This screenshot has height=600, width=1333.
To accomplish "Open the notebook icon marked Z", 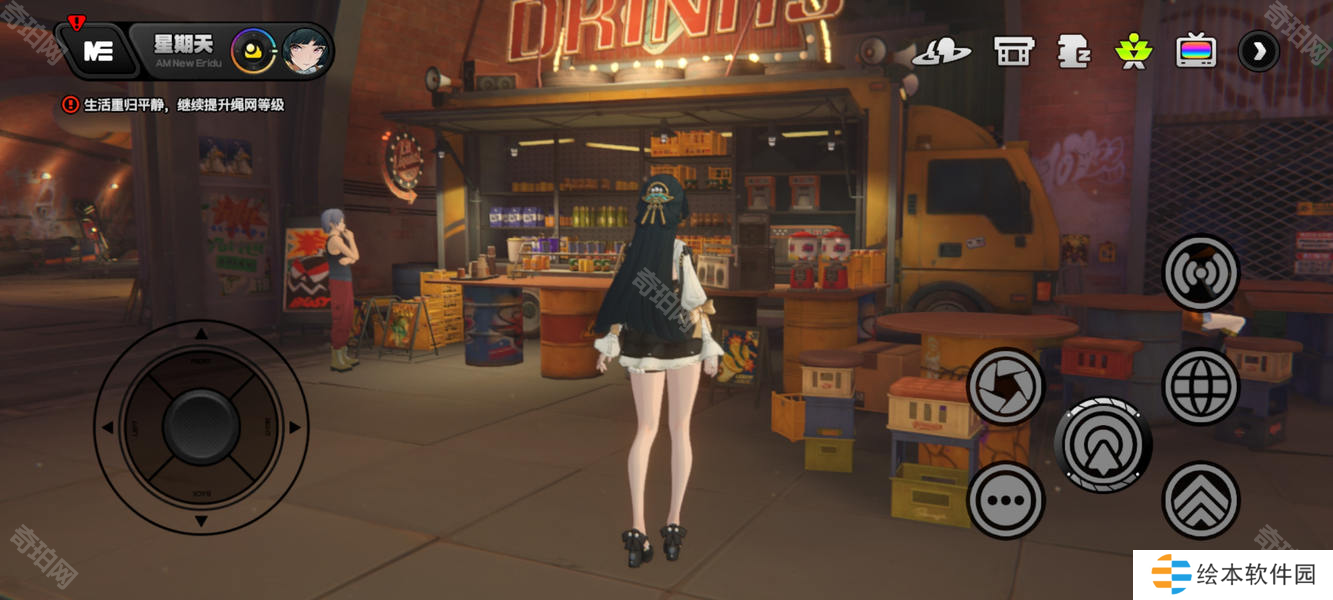I will [1073, 51].
